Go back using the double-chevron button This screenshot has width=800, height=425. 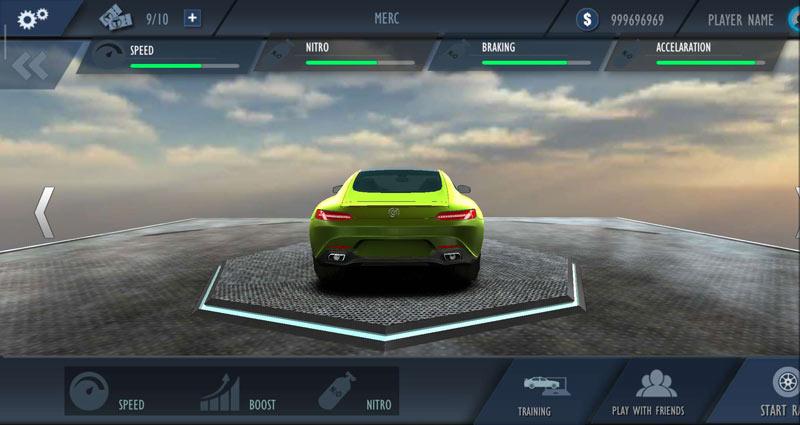click(30, 67)
